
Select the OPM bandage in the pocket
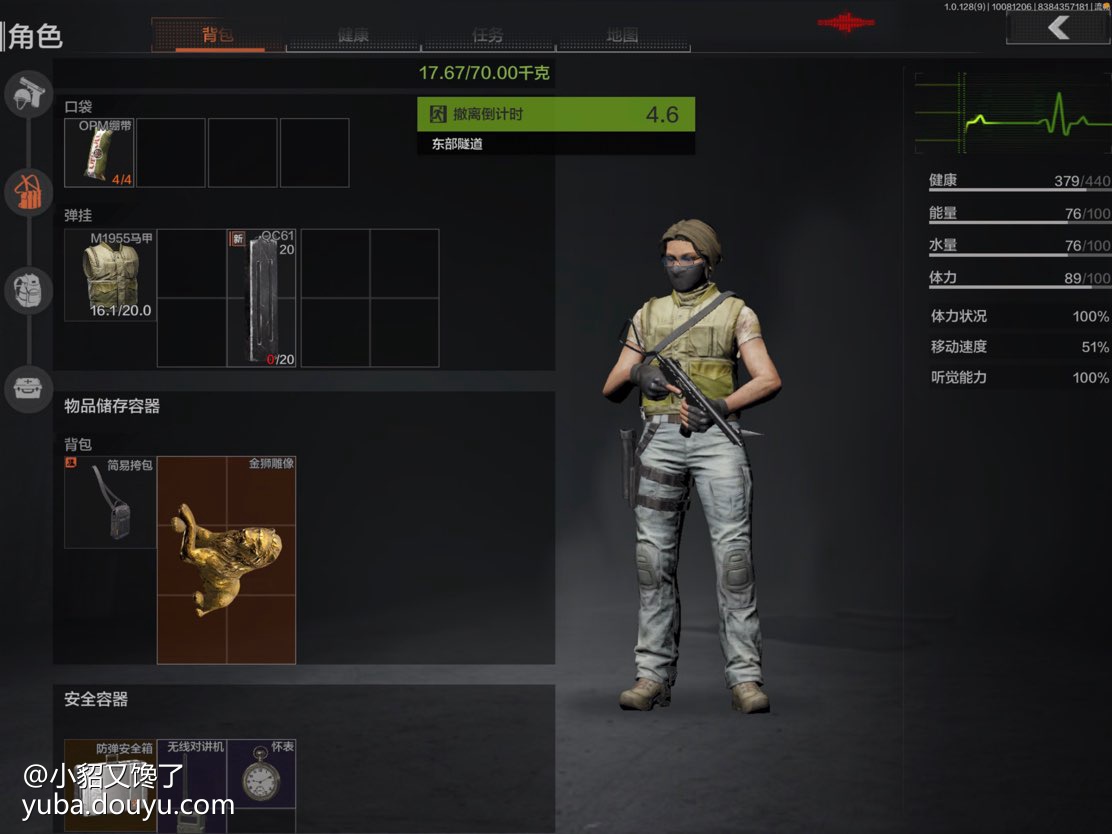click(x=99, y=153)
